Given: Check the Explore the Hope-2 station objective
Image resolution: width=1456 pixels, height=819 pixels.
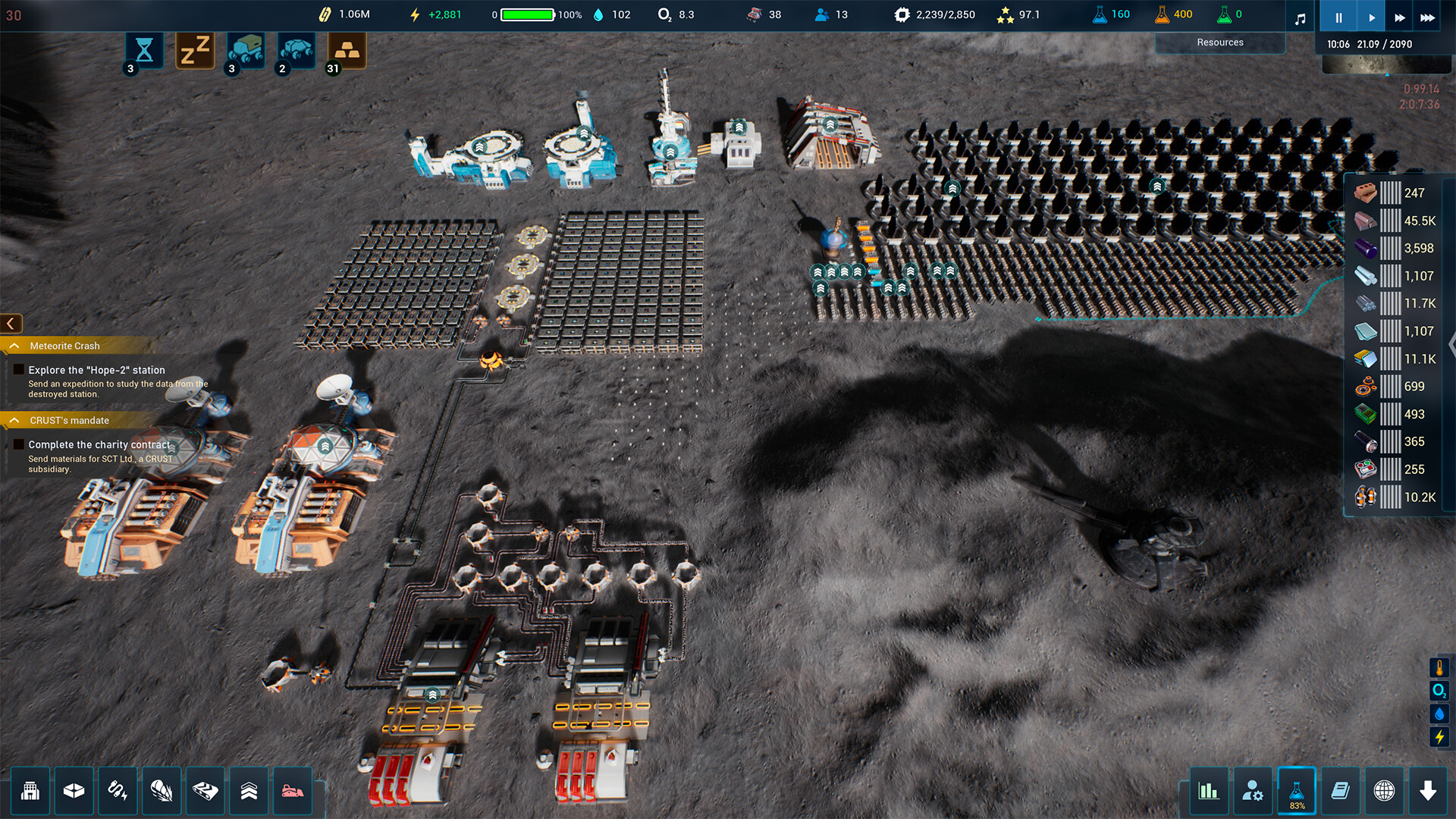Looking at the screenshot, I should click(x=18, y=369).
